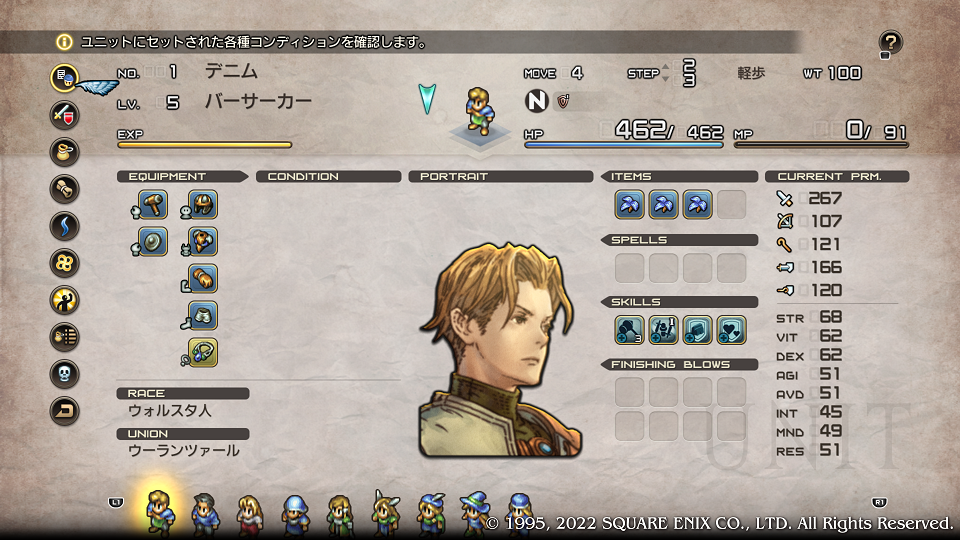This screenshot has width=960, height=540.
Task: Select the double hearts skill icon
Action: pyautogui.click(x=731, y=328)
